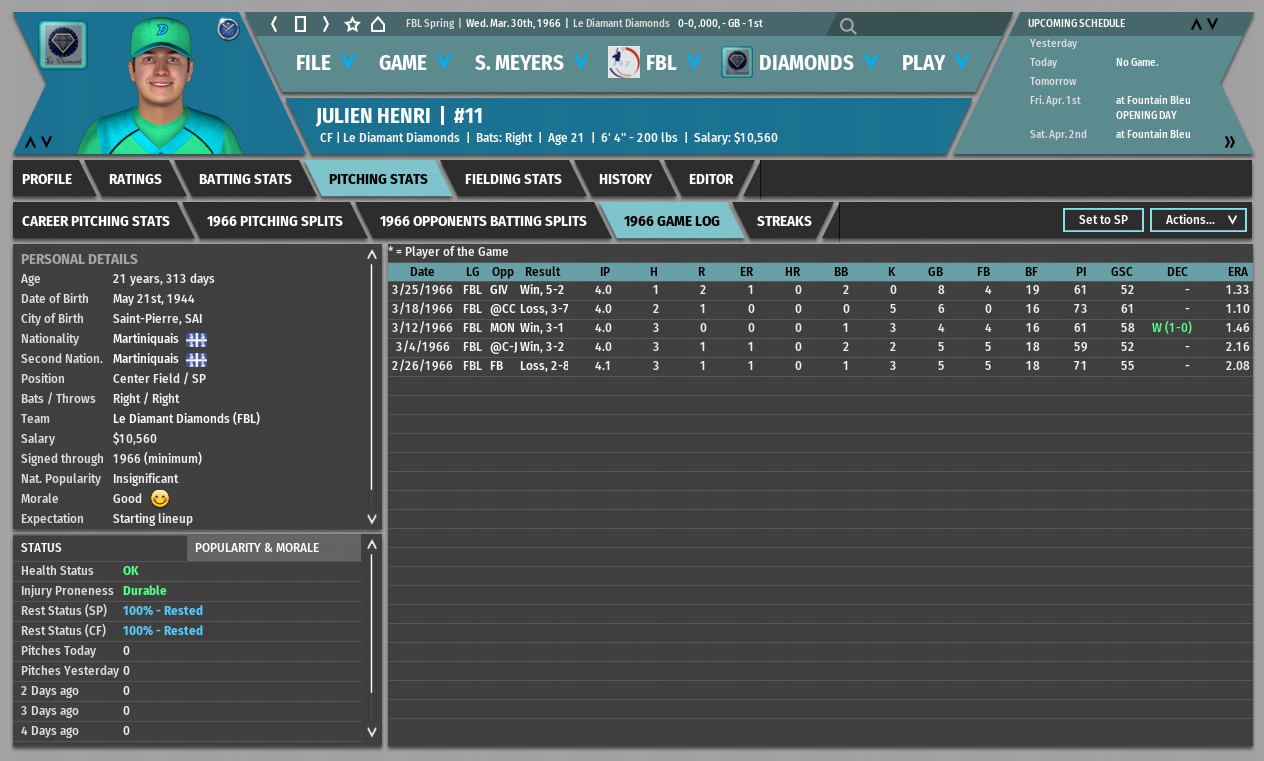Switch to the Ratings tab
Screen dimensions: 1264x761
click(x=135, y=179)
